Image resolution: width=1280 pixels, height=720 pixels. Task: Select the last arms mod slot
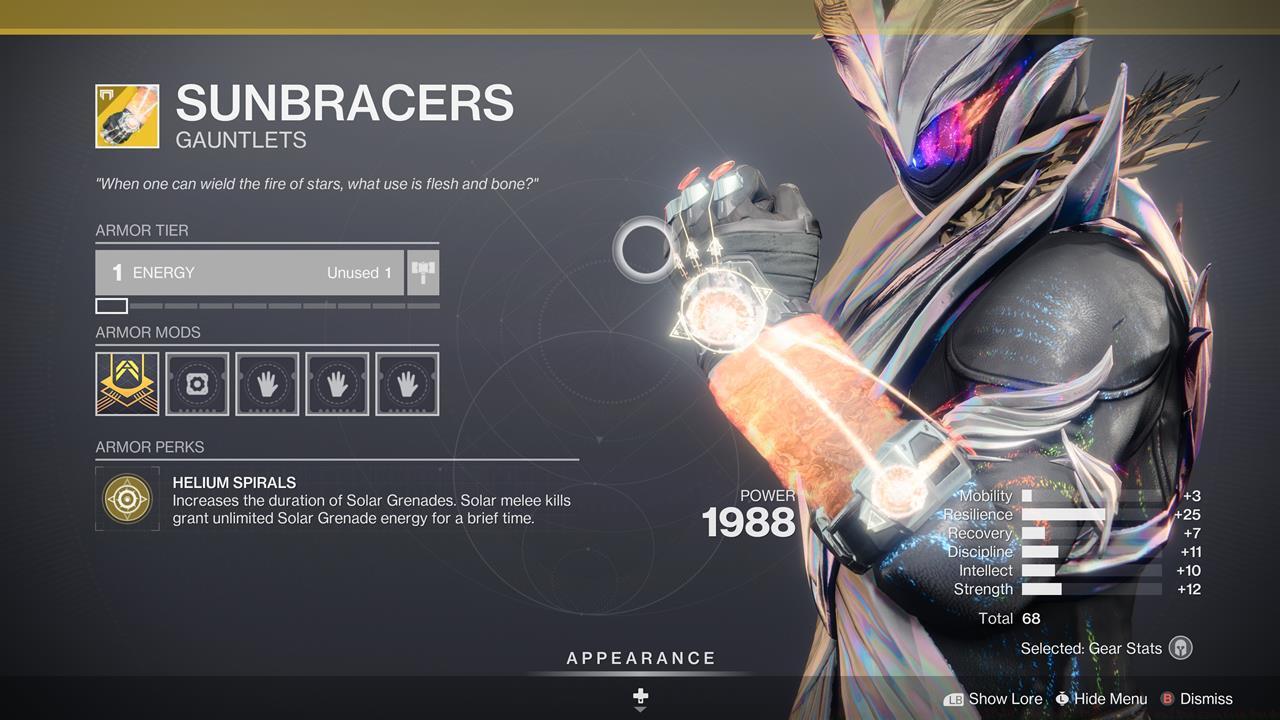coord(407,382)
